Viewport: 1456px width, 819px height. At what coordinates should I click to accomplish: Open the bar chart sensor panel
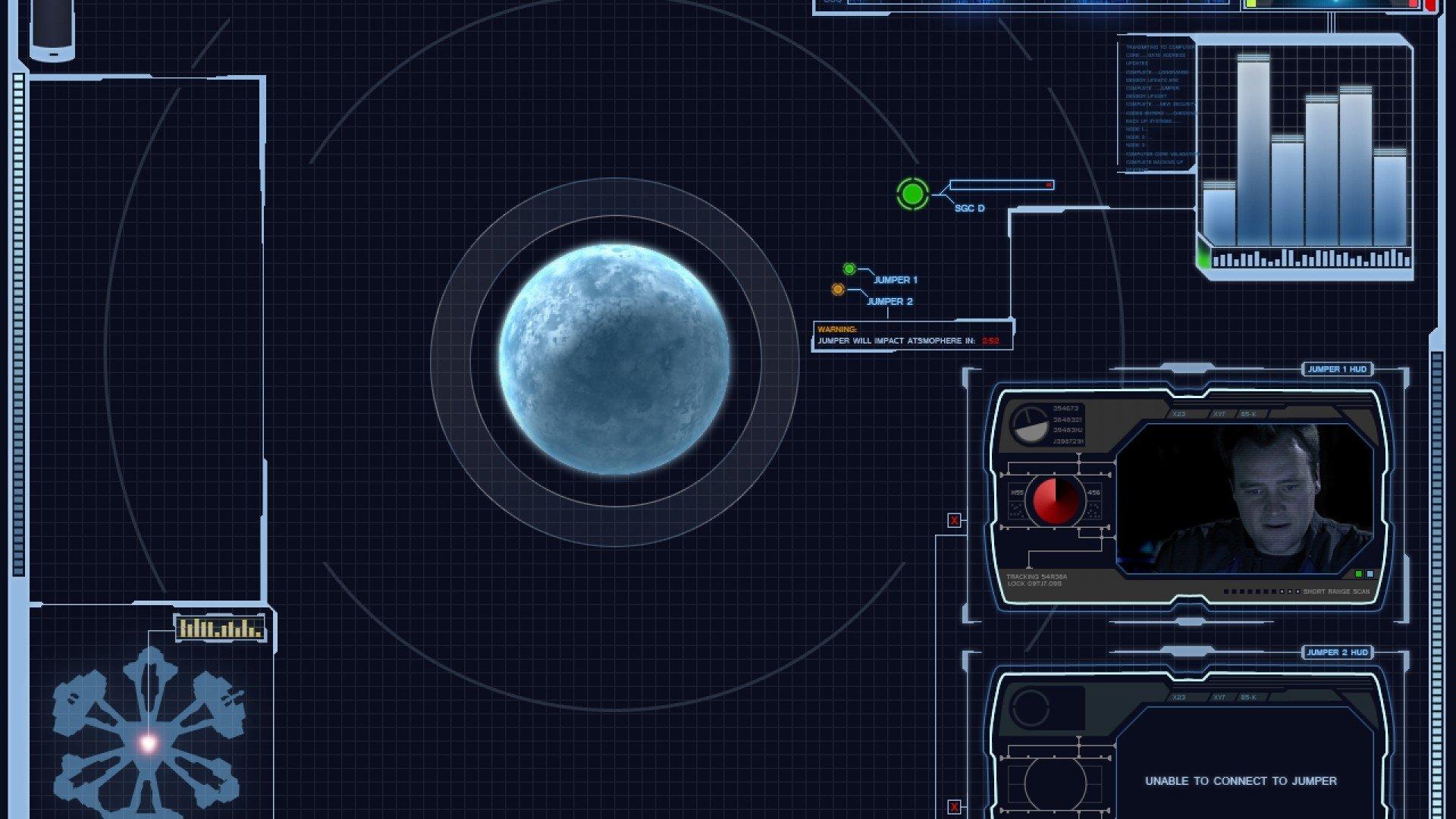pyautogui.click(x=1304, y=155)
